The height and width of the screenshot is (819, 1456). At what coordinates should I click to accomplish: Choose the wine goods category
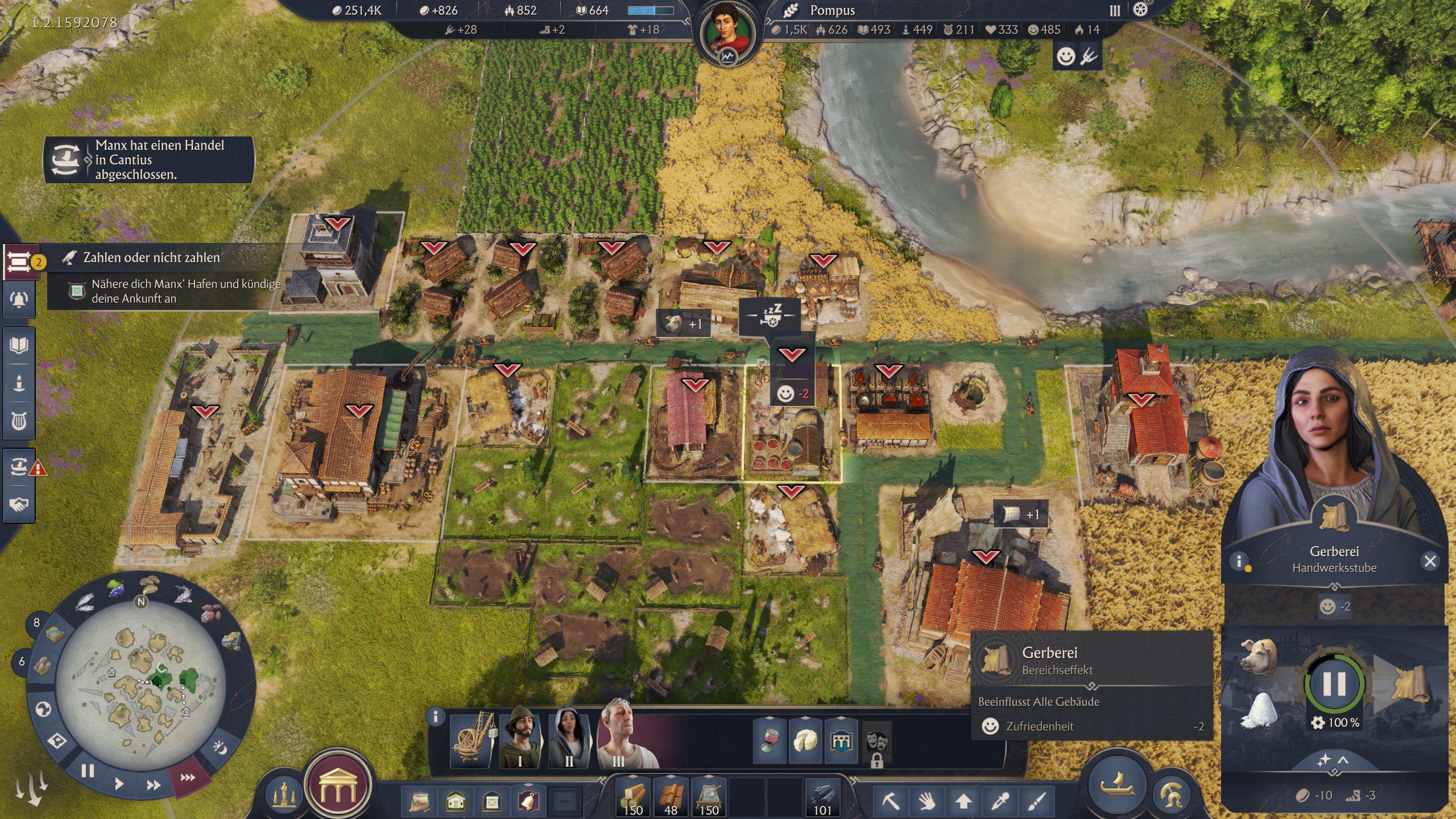(x=768, y=741)
